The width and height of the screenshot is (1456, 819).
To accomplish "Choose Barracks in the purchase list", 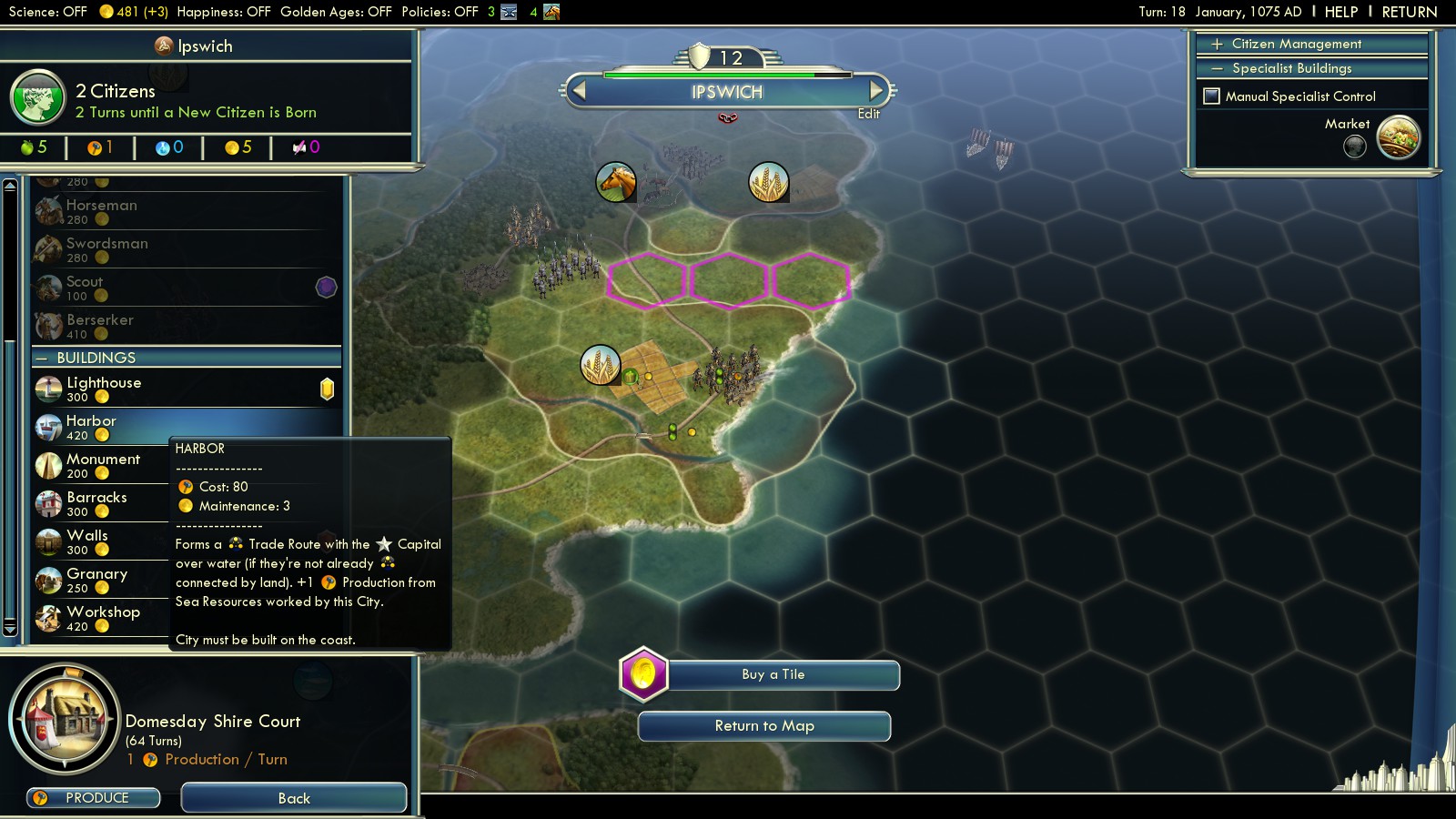I will (x=96, y=503).
